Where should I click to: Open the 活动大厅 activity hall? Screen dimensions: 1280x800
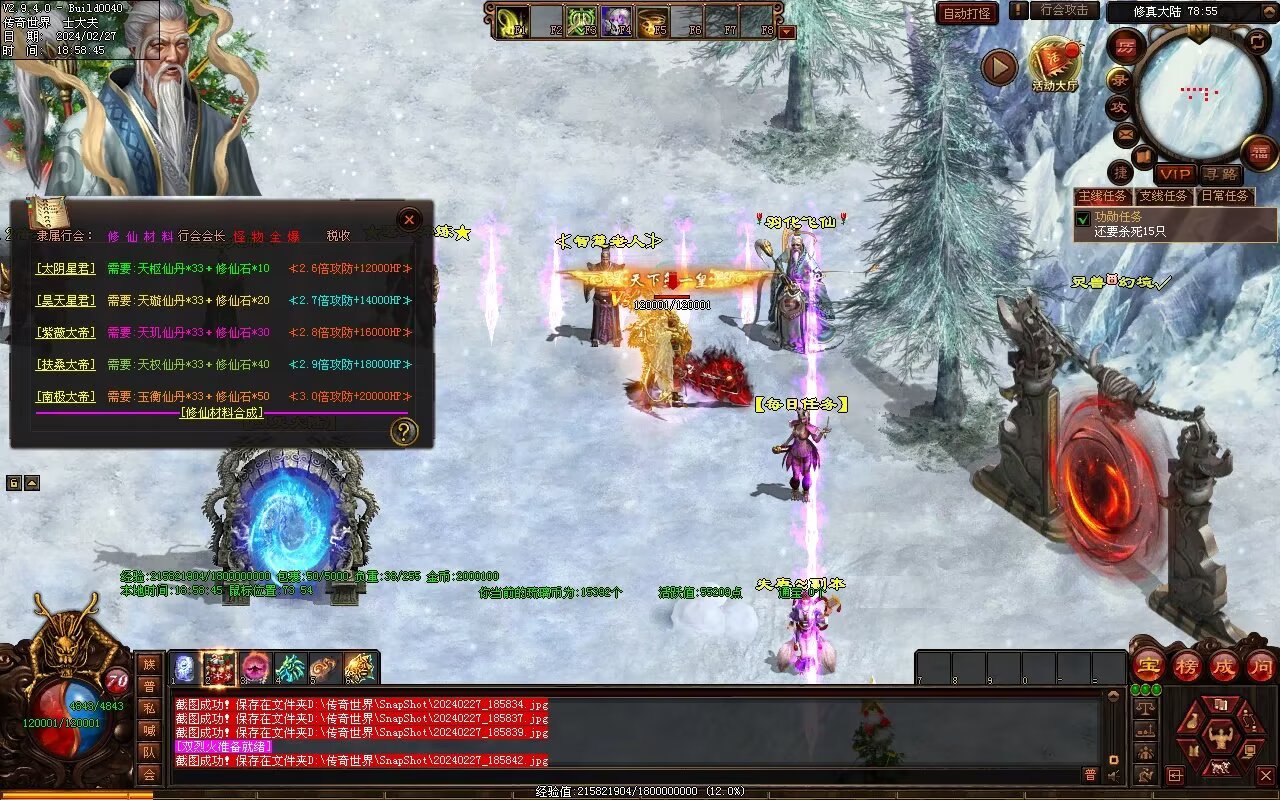1055,66
